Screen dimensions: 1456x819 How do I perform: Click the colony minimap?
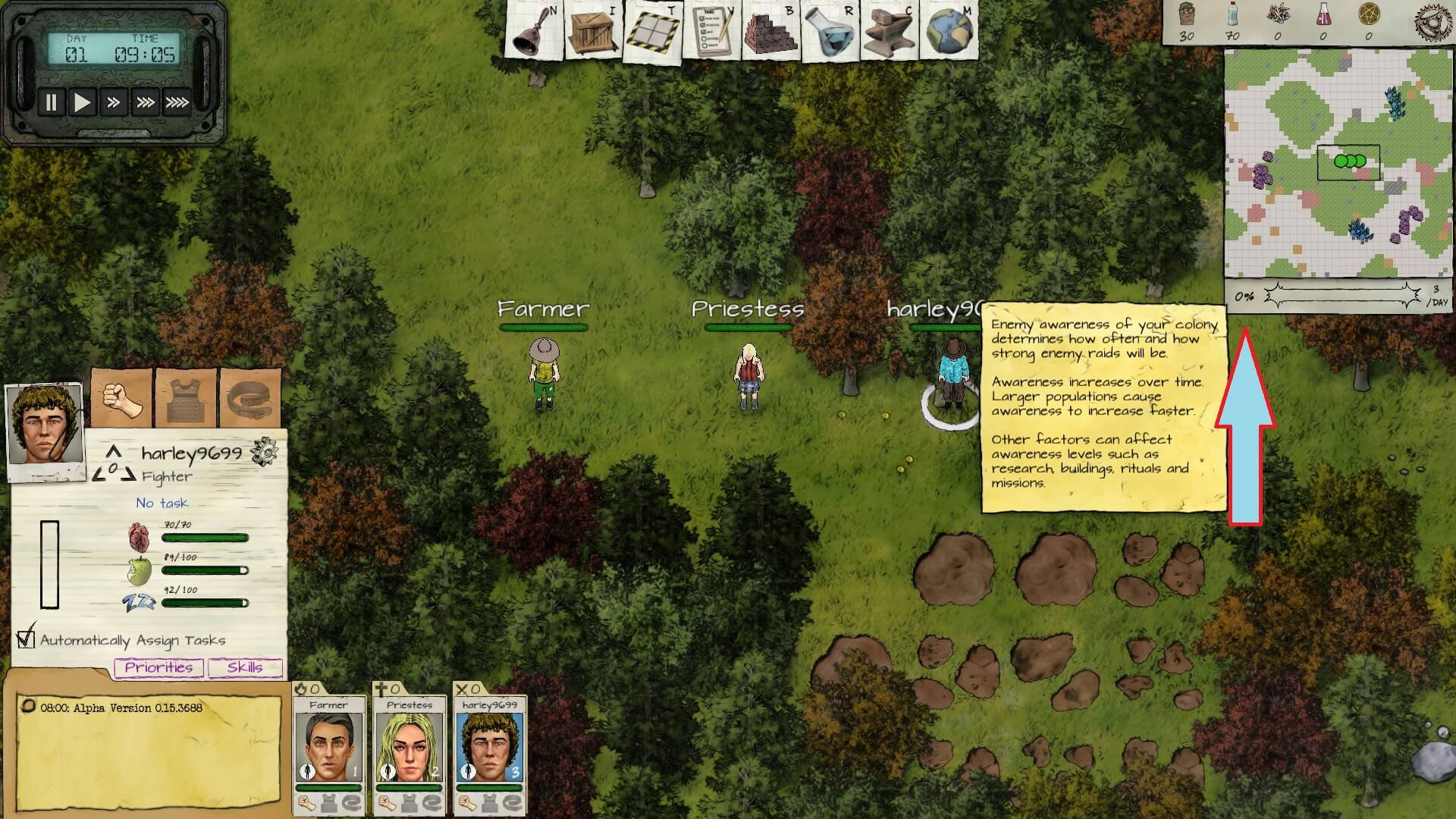pos(1338,164)
